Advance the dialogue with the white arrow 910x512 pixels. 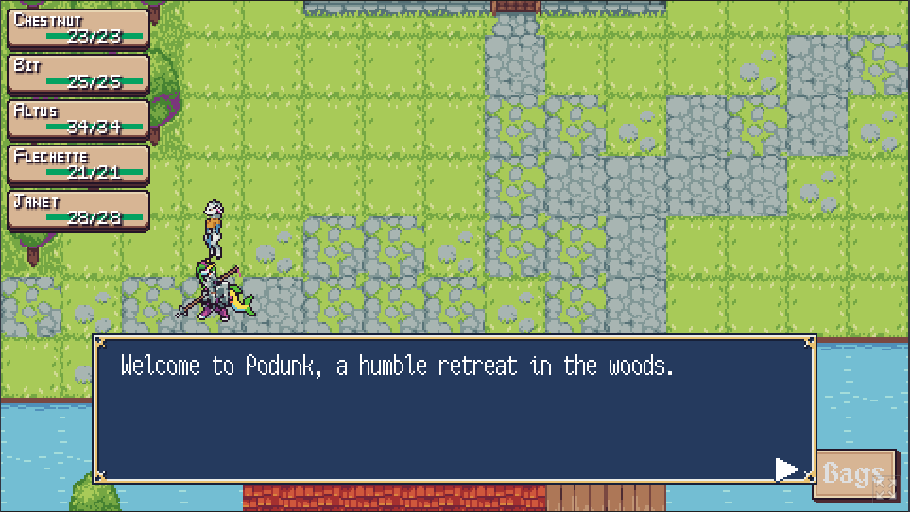pos(787,469)
